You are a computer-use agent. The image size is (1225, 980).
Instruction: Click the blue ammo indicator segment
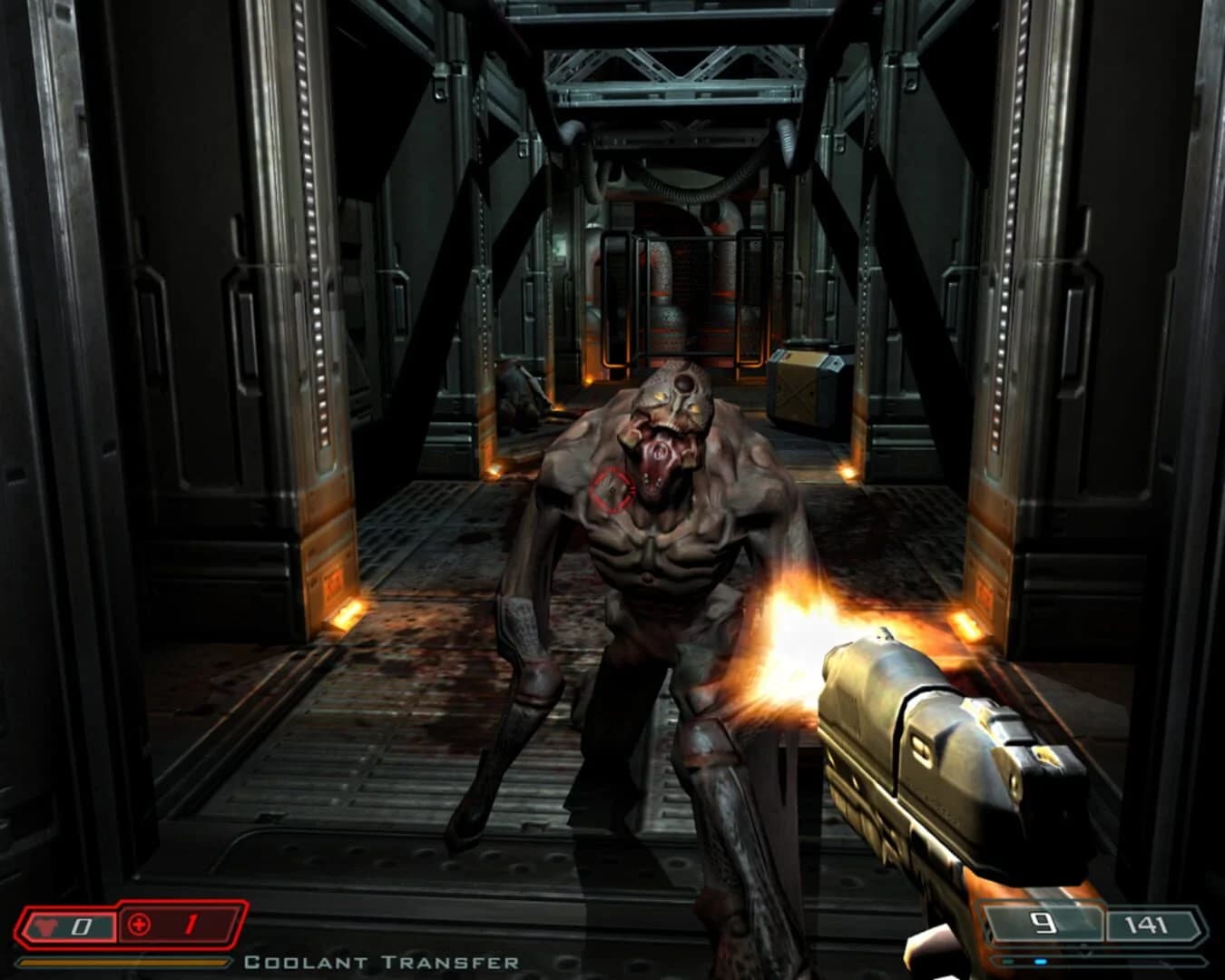tap(1041, 961)
